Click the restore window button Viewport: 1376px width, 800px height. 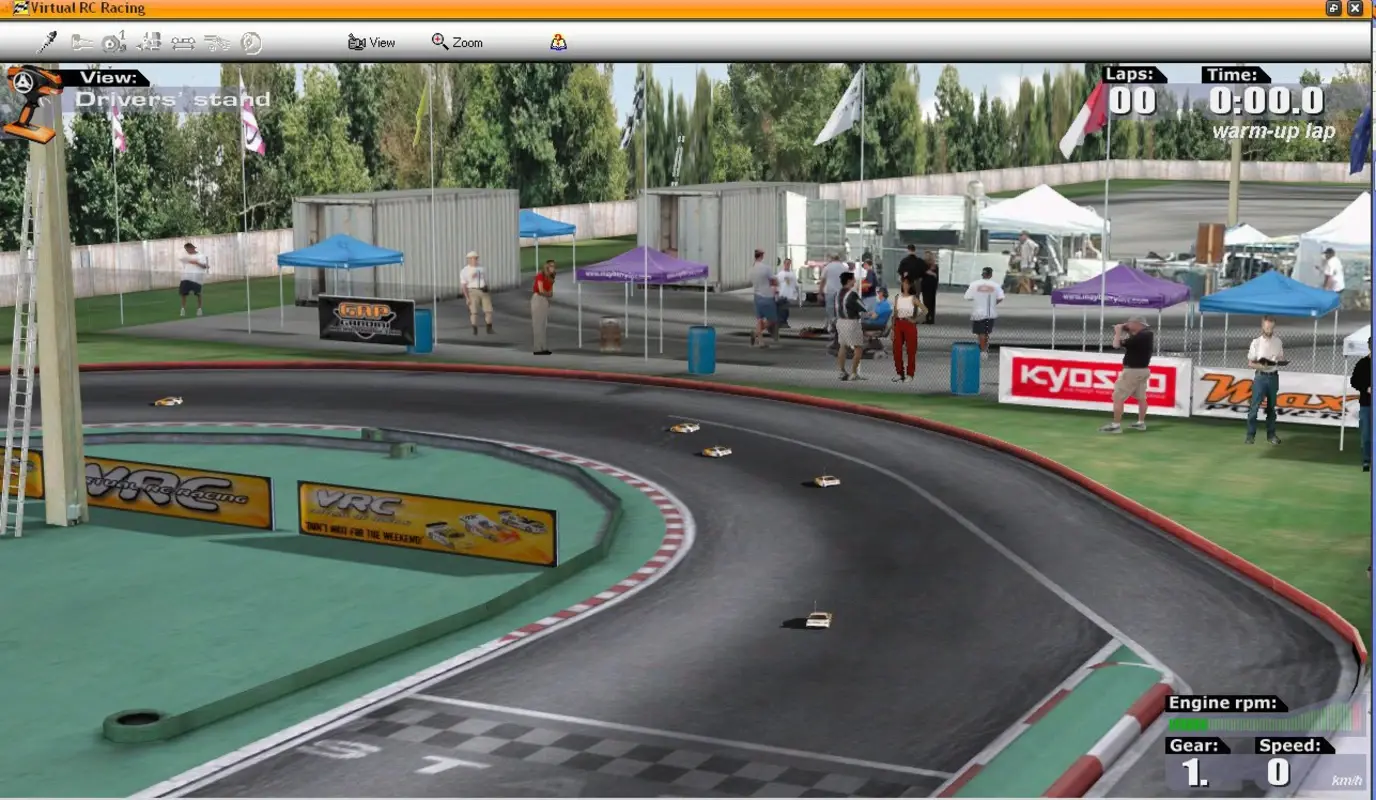(1334, 8)
